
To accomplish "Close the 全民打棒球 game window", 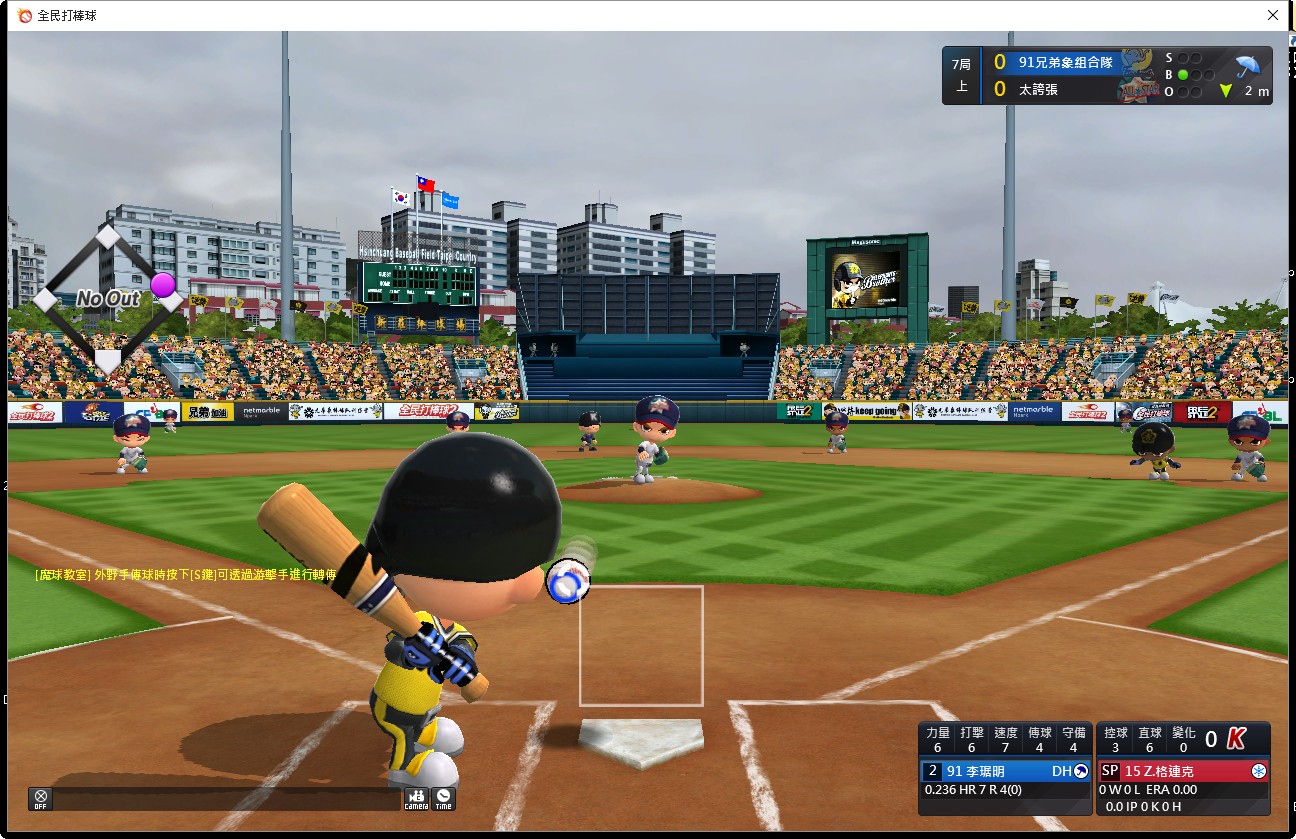I will click(x=1273, y=15).
